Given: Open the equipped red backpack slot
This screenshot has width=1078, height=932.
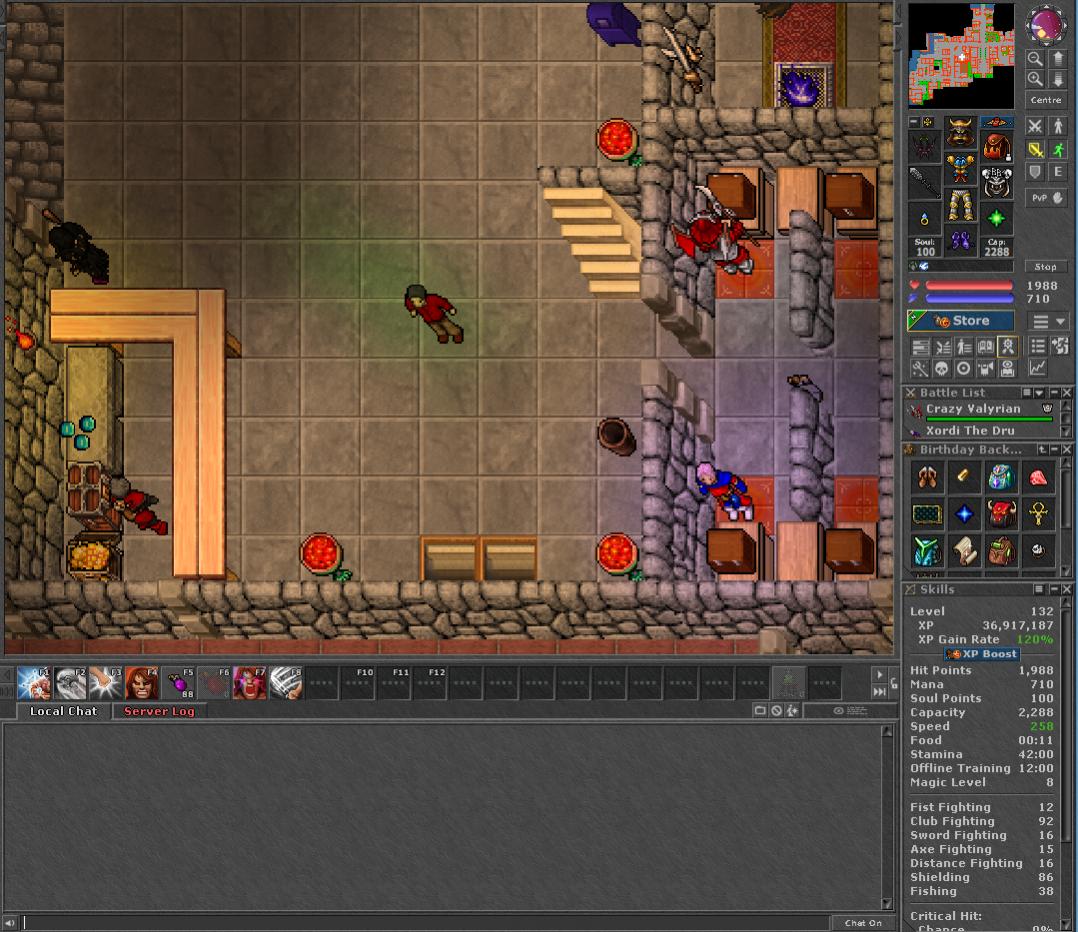Looking at the screenshot, I should pyautogui.click(x=995, y=147).
